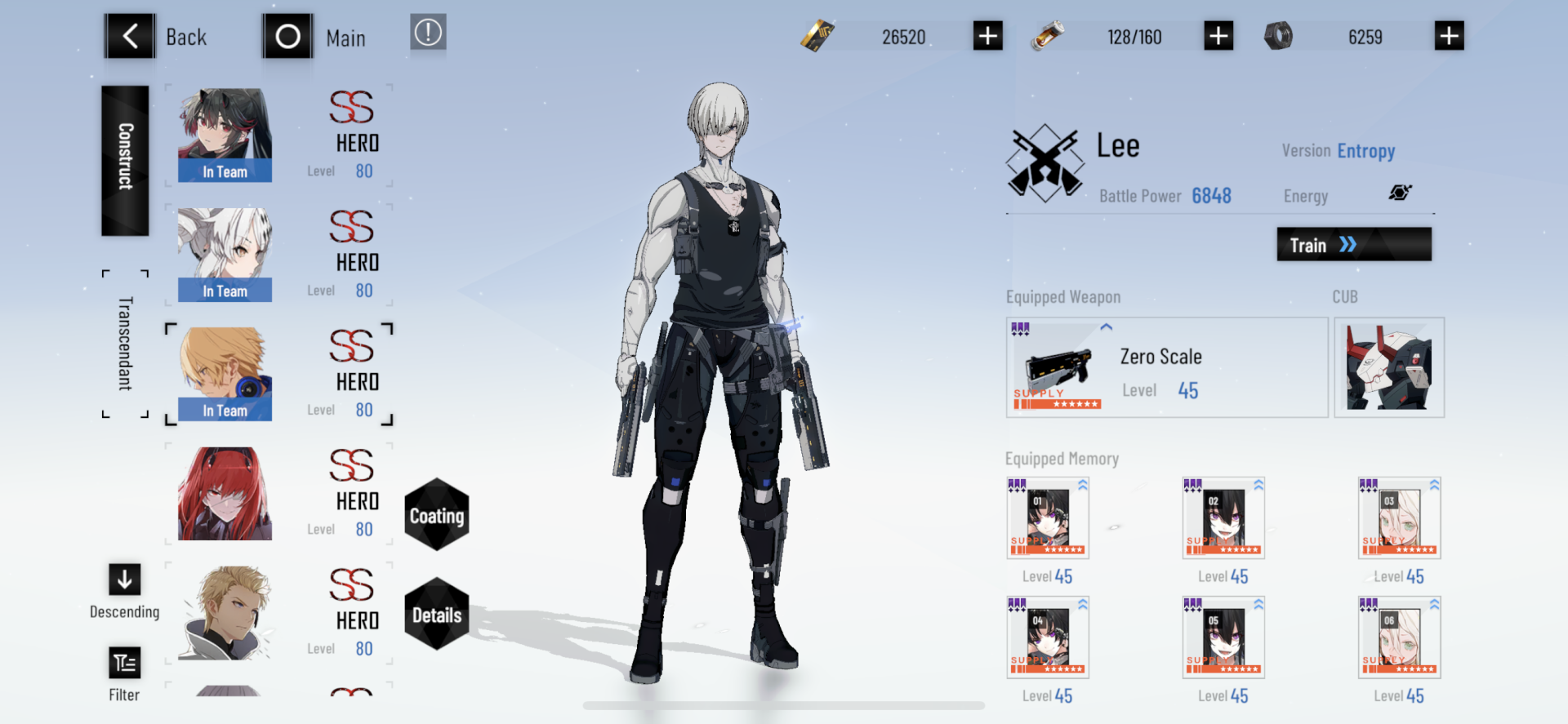
Task: Click the Energy hexagon icon
Action: (x=1401, y=193)
